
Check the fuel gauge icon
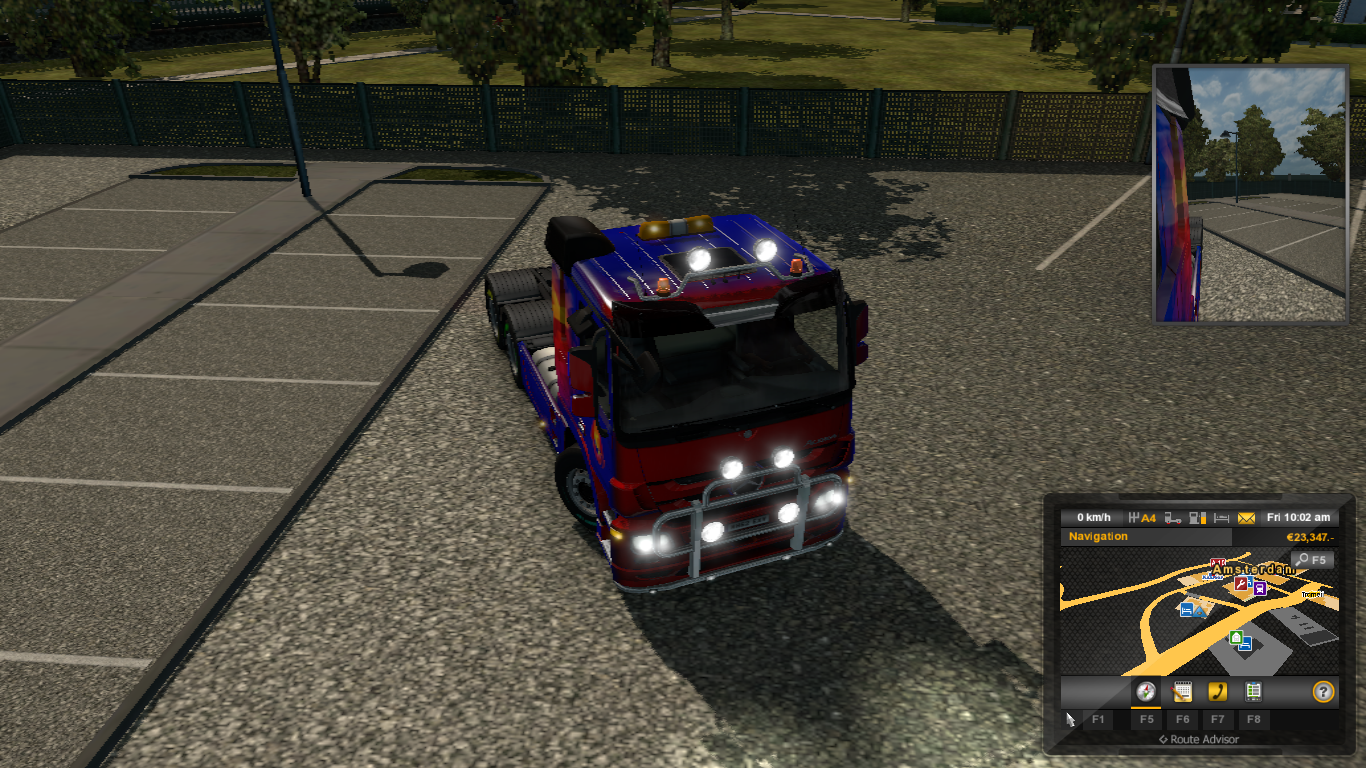click(x=1195, y=518)
